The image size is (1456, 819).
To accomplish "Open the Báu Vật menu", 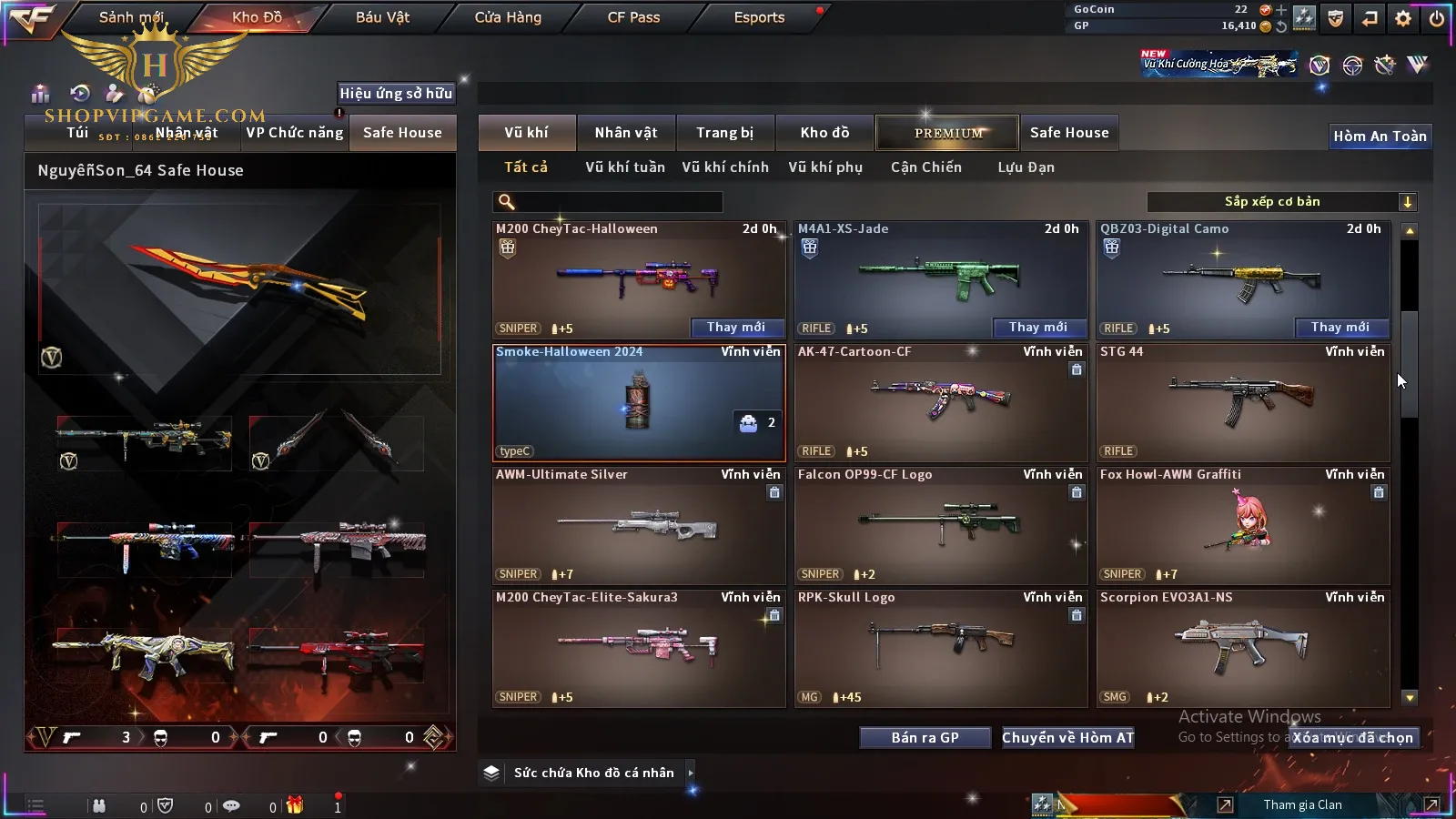I will tap(382, 17).
